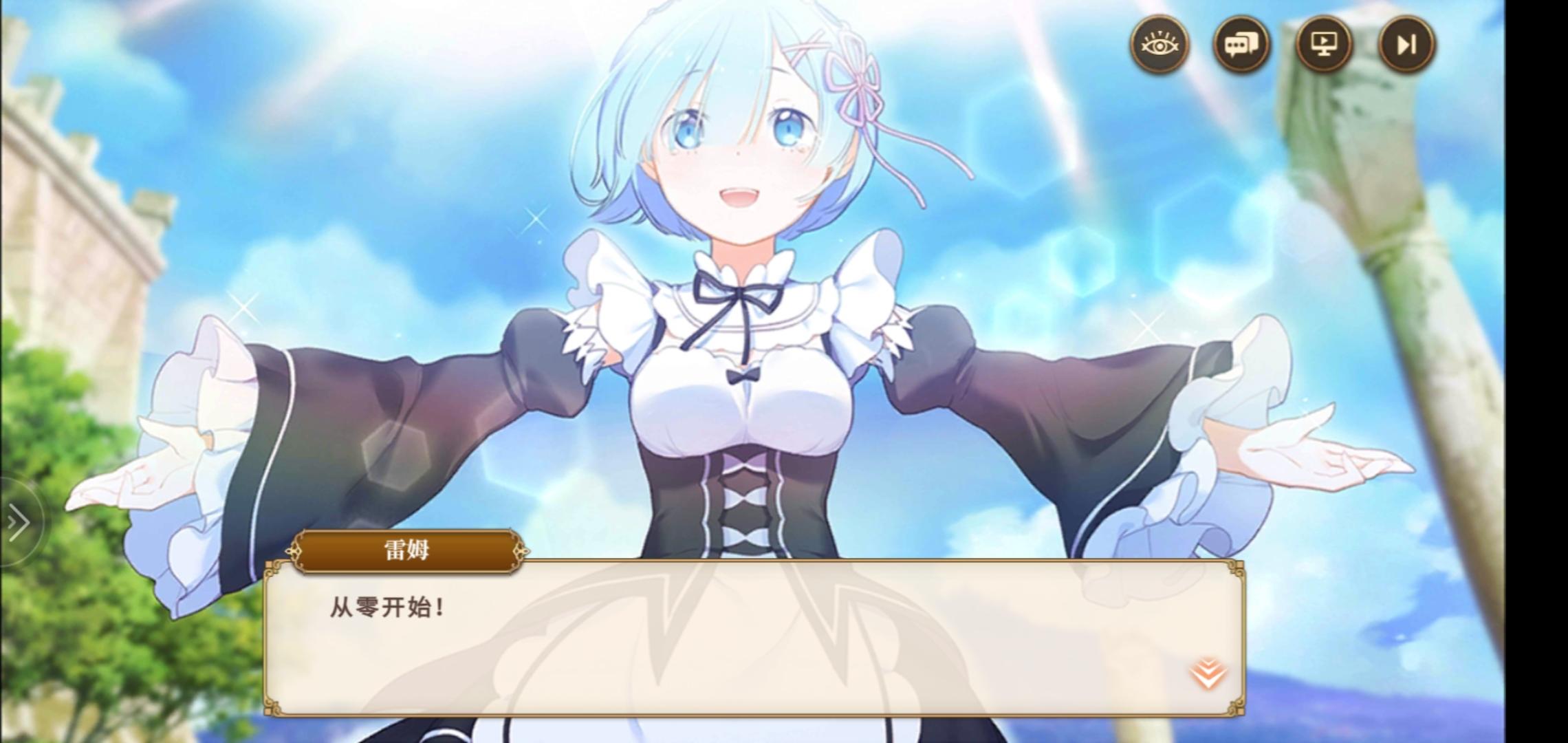Image resolution: width=1568 pixels, height=743 pixels.
Task: Tap Rem's character sprite to progress
Action: click(x=743, y=275)
